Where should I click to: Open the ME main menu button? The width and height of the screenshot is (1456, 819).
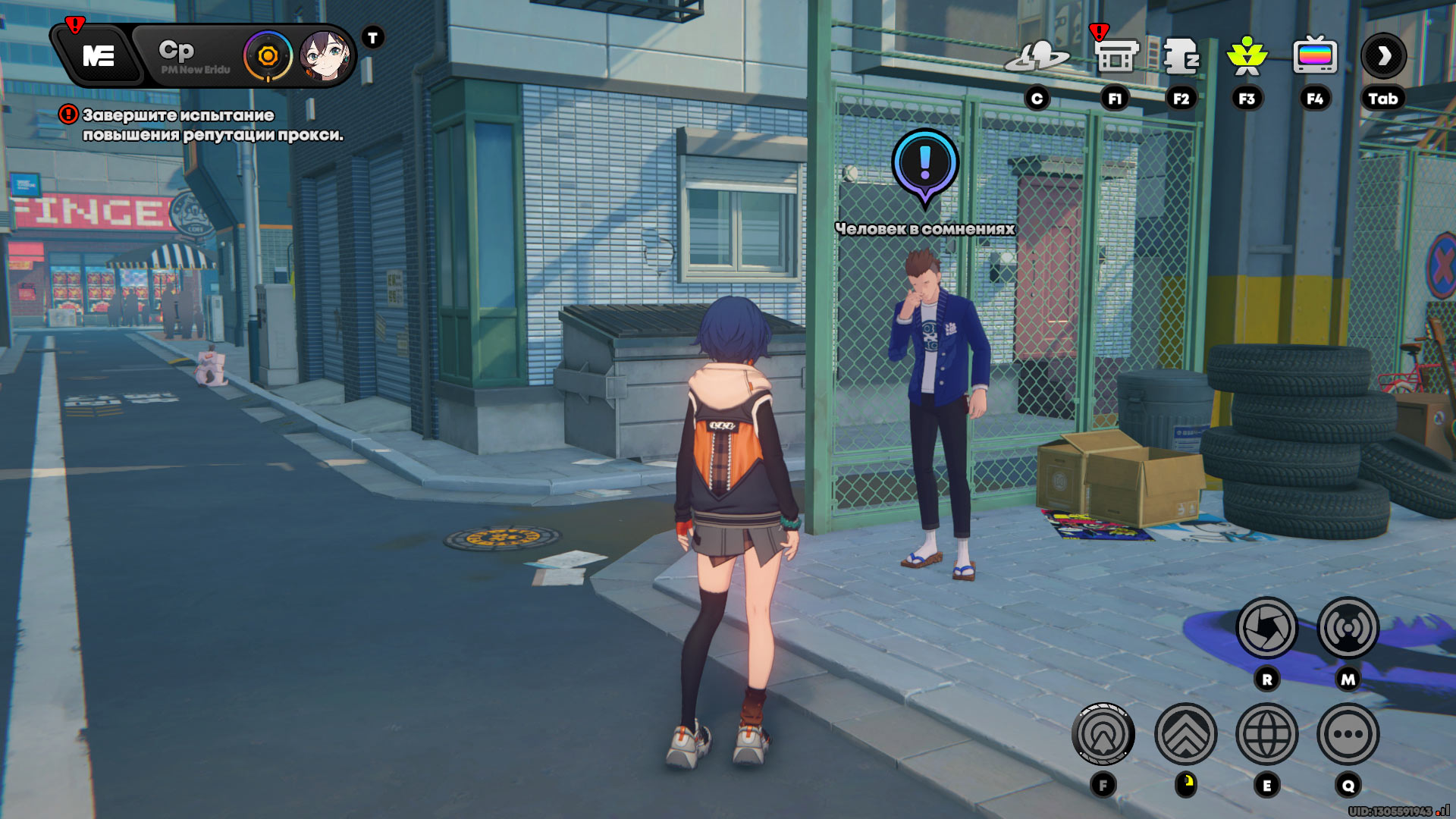coord(99,56)
